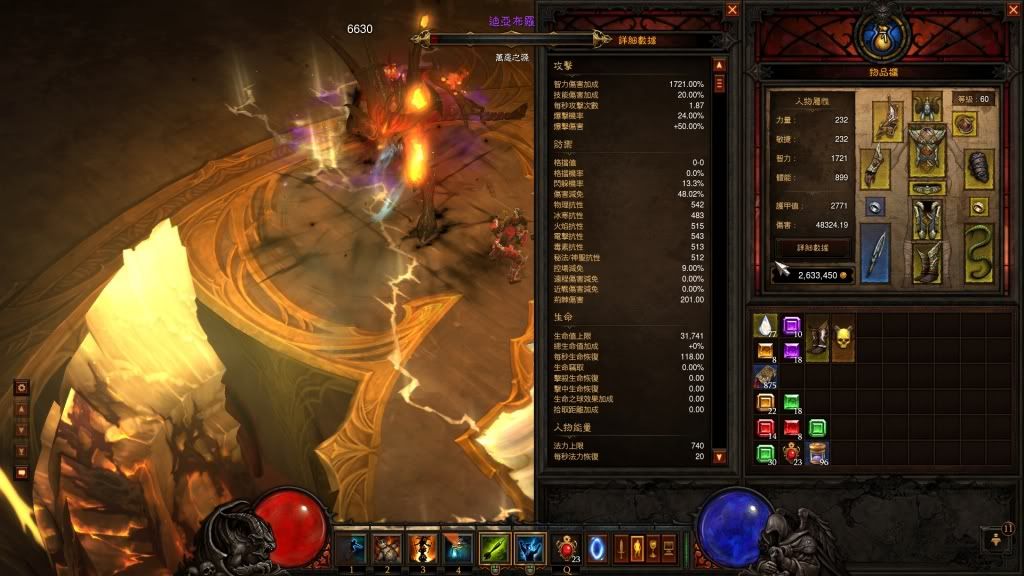Select the equipped spear weapon slot
This screenshot has width=1024, height=576.
pyautogui.click(x=875, y=252)
